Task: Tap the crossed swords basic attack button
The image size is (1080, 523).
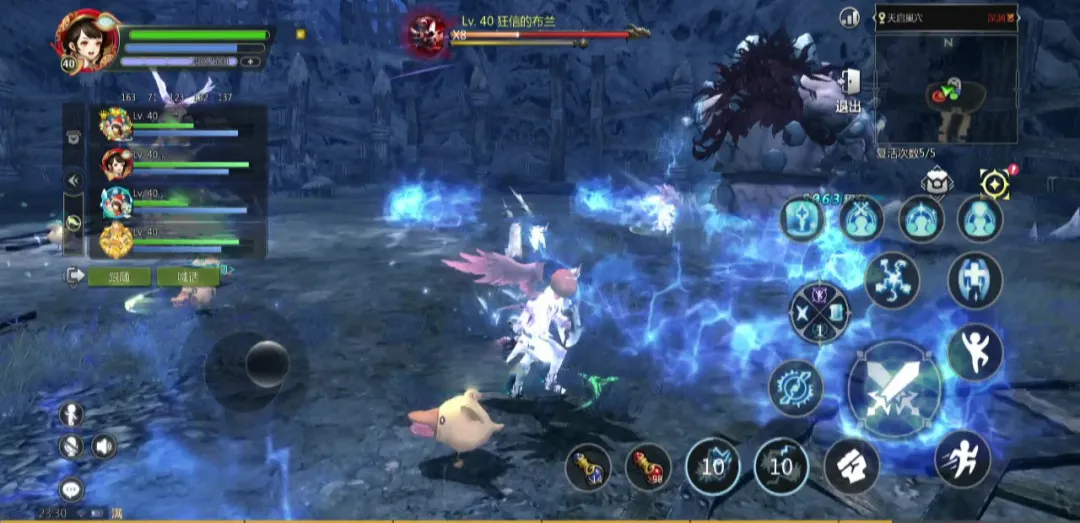Action: pyautogui.click(x=894, y=389)
